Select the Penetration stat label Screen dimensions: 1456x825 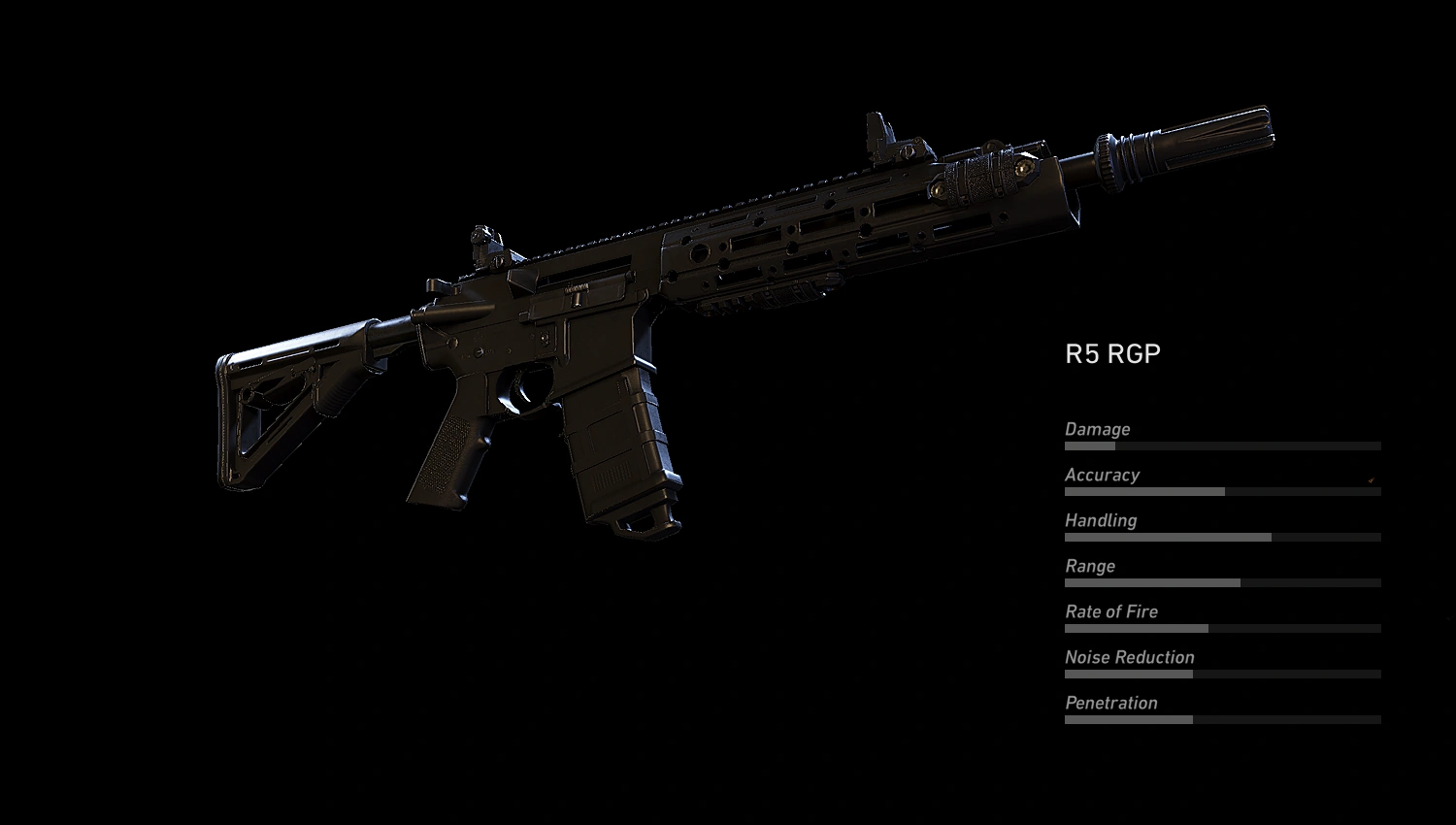1111,703
